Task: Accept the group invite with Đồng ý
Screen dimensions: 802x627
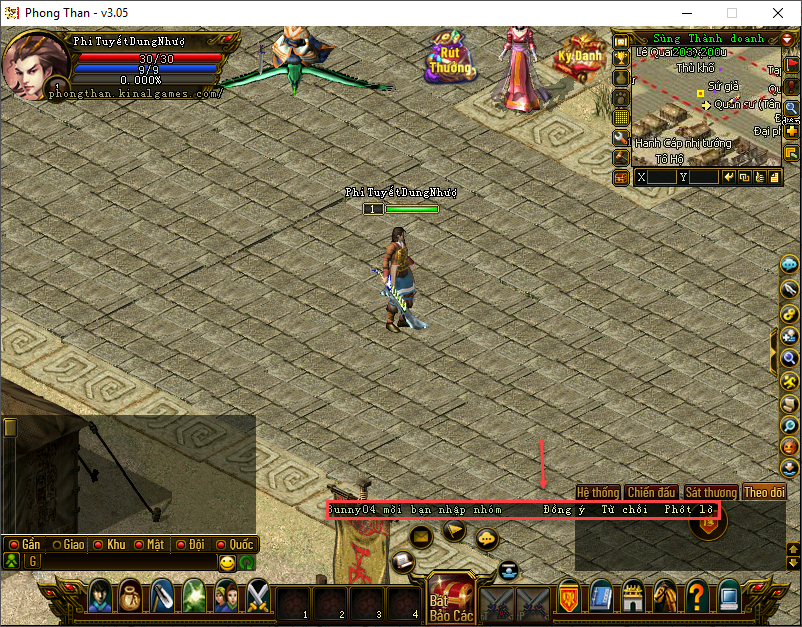Action: pos(565,509)
